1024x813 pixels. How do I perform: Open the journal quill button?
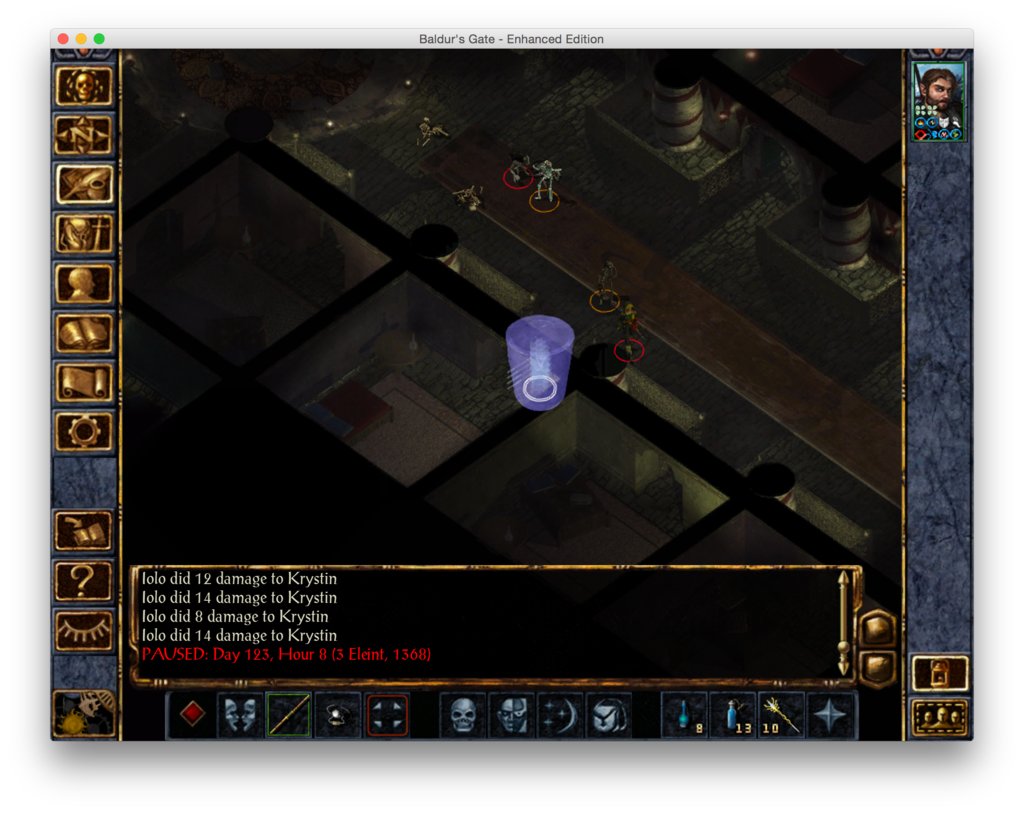click(x=84, y=184)
